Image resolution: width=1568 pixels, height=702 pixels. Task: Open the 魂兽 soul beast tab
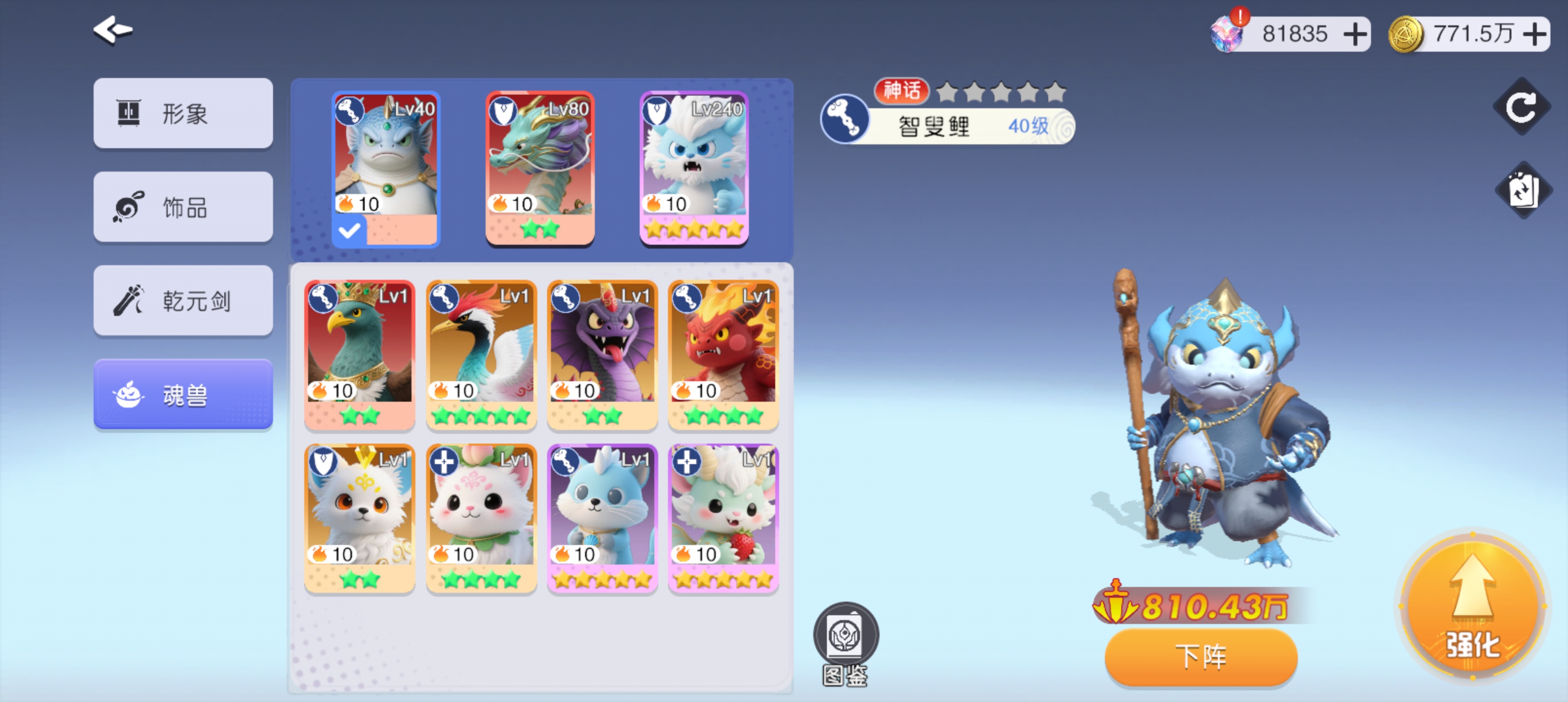(x=183, y=394)
